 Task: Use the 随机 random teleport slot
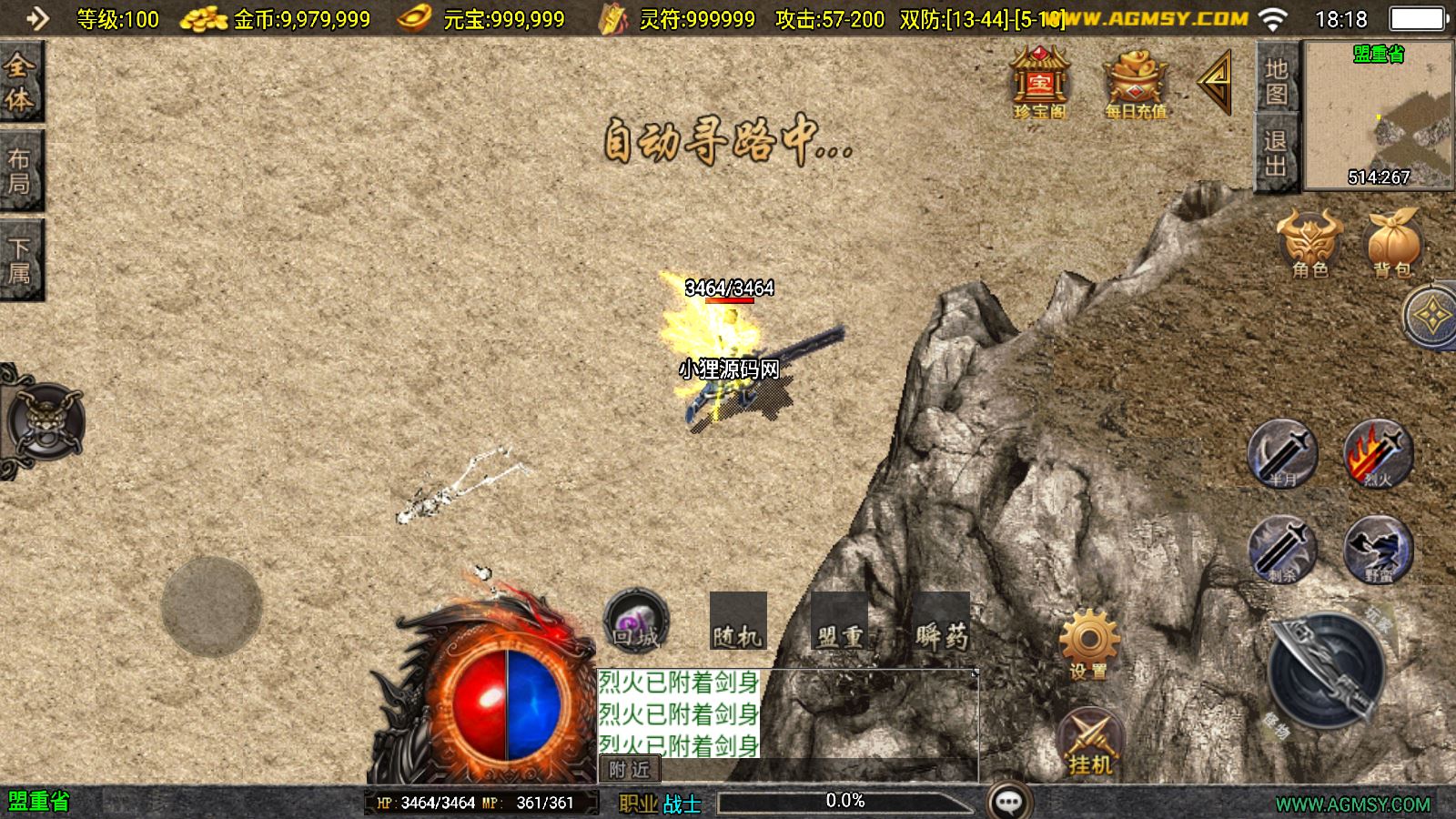pyautogui.click(x=738, y=622)
